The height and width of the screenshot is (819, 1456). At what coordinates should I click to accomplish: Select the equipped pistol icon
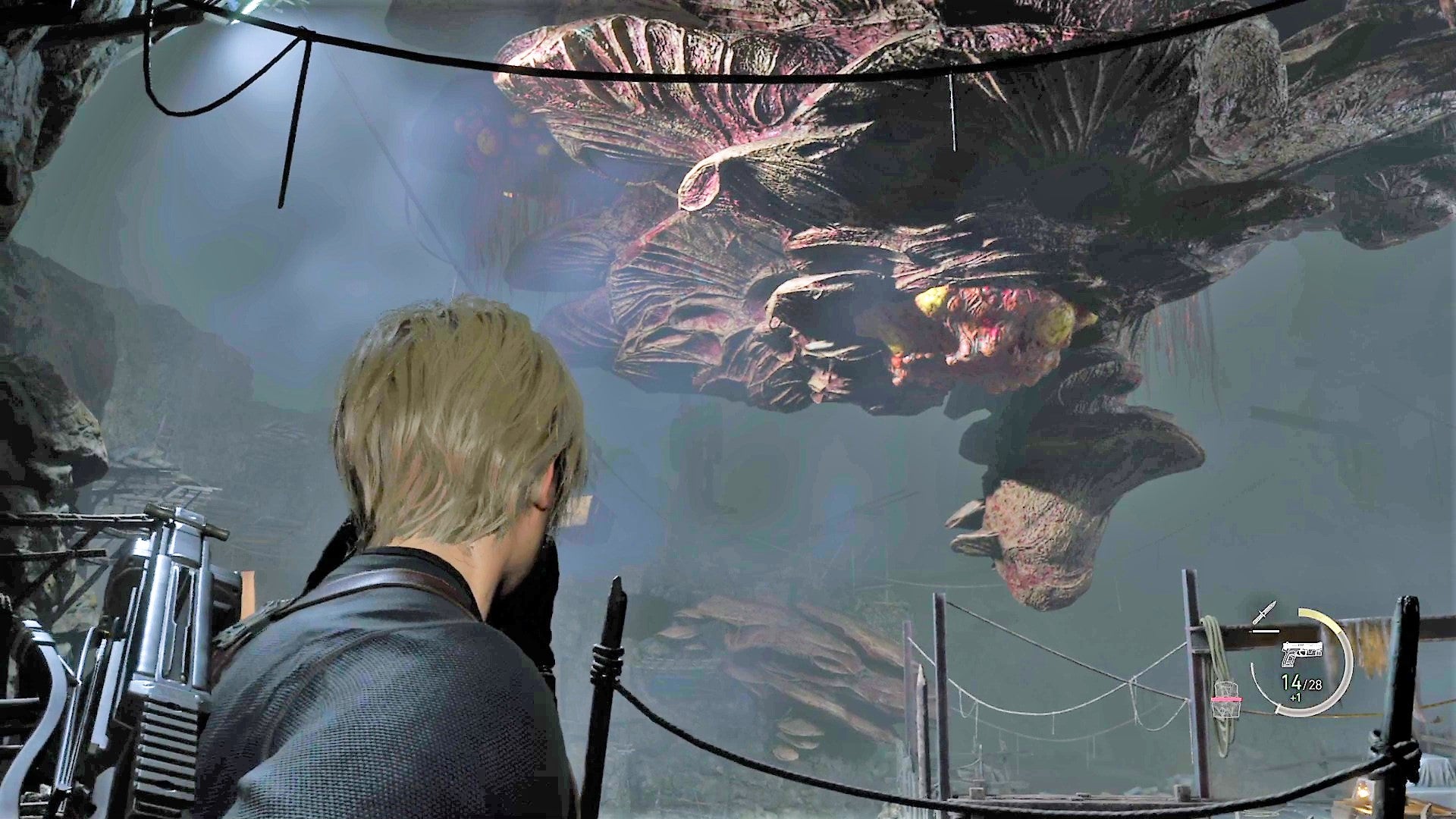(1302, 651)
